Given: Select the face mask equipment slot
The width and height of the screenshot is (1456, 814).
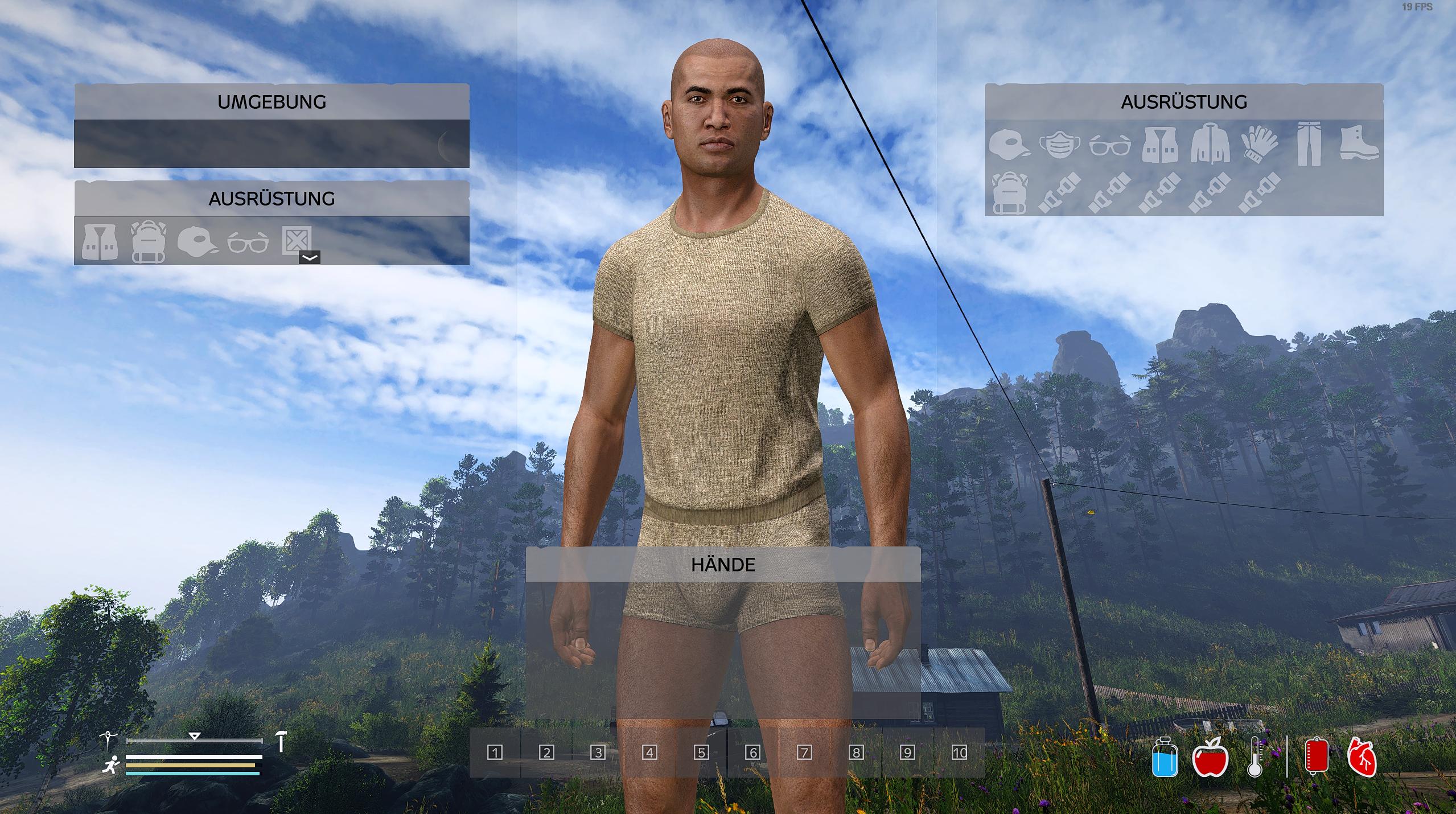Looking at the screenshot, I should click(1059, 145).
